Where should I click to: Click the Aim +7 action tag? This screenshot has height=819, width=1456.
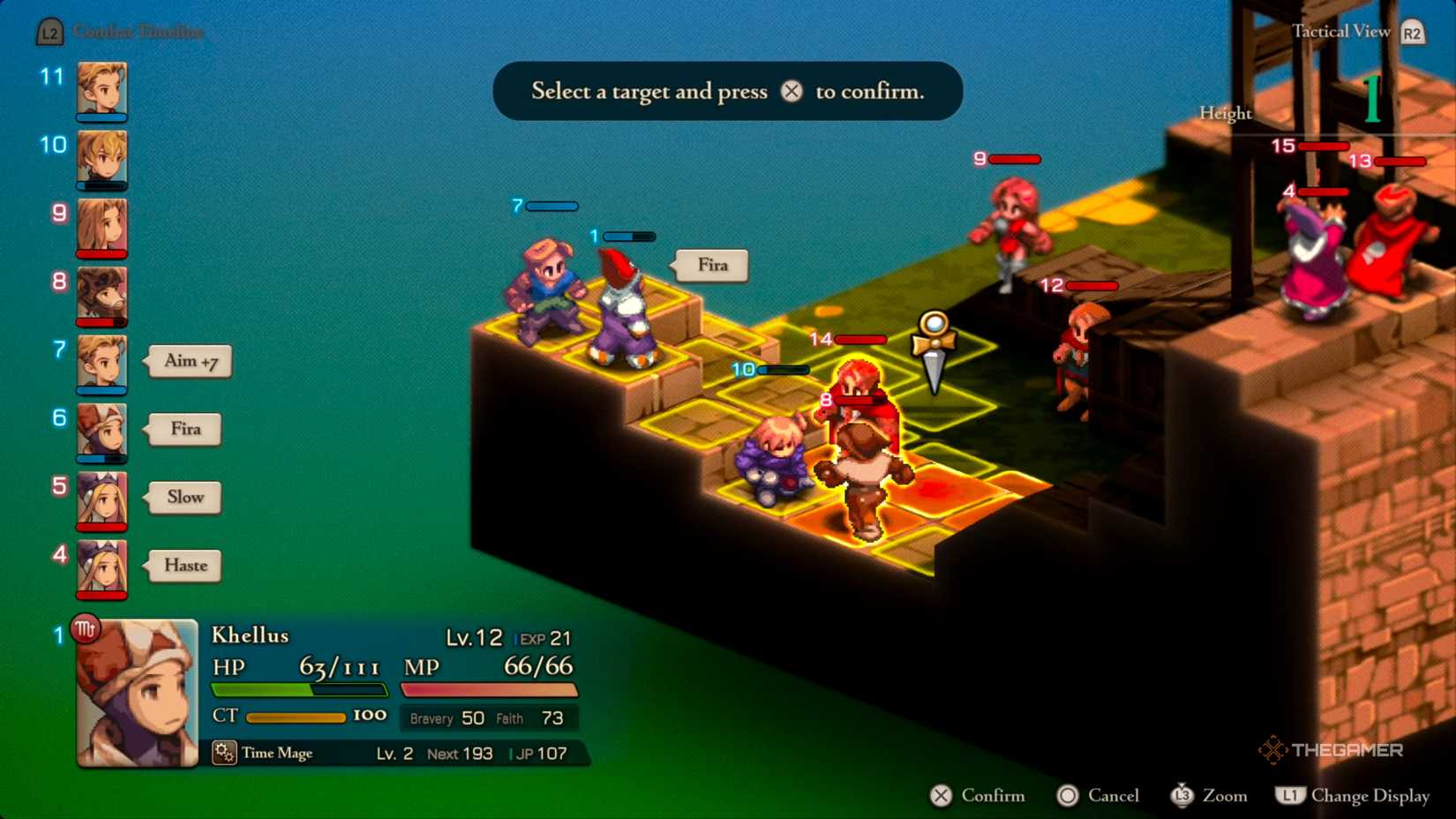click(x=191, y=361)
